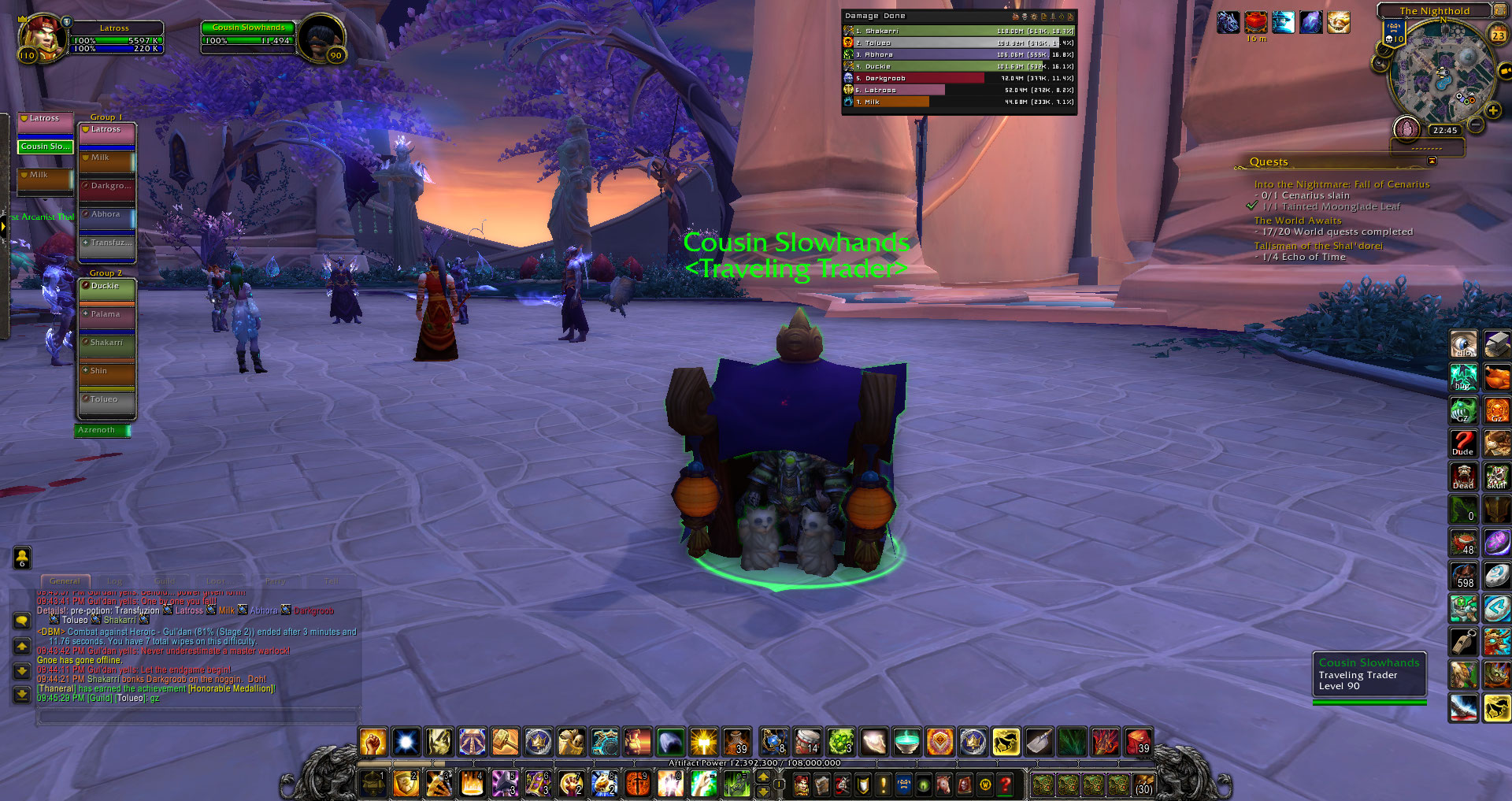Collapse the Quests objective tracker
Viewport: 1512px width, 801px height.
point(1432,161)
